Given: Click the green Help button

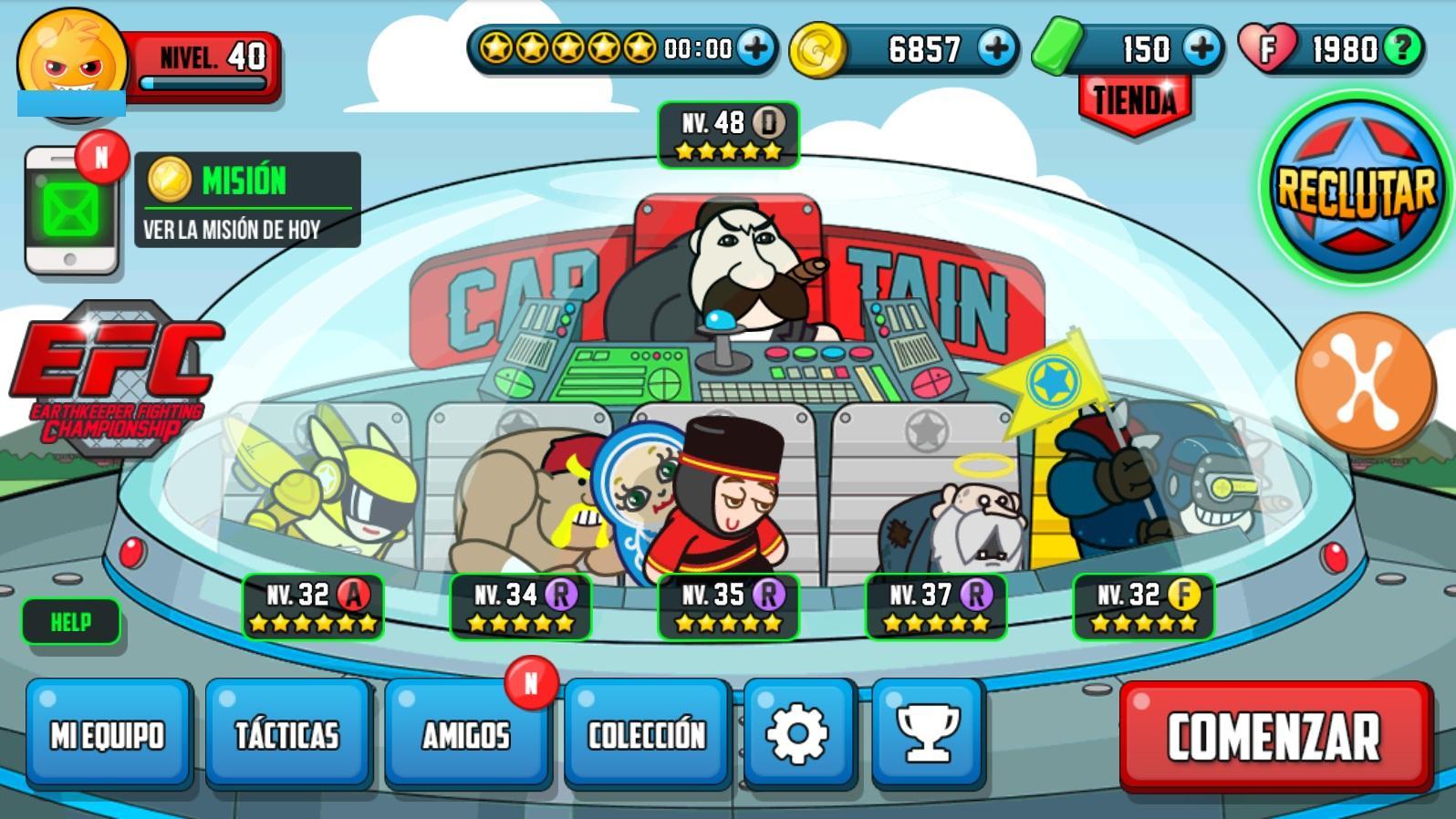Looking at the screenshot, I should click(x=70, y=622).
